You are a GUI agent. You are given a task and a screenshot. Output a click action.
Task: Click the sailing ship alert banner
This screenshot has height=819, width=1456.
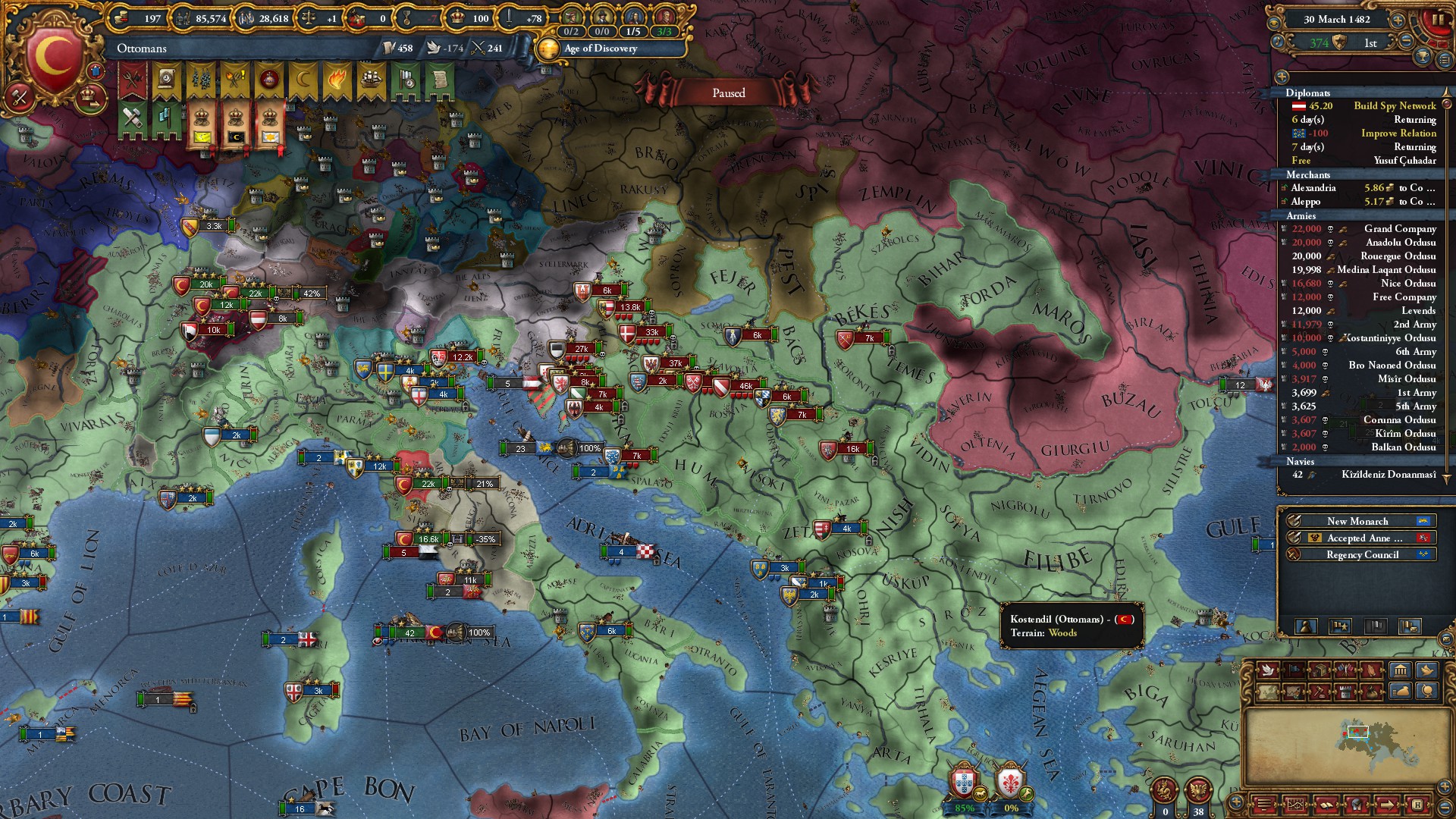pyautogui.click(x=371, y=79)
